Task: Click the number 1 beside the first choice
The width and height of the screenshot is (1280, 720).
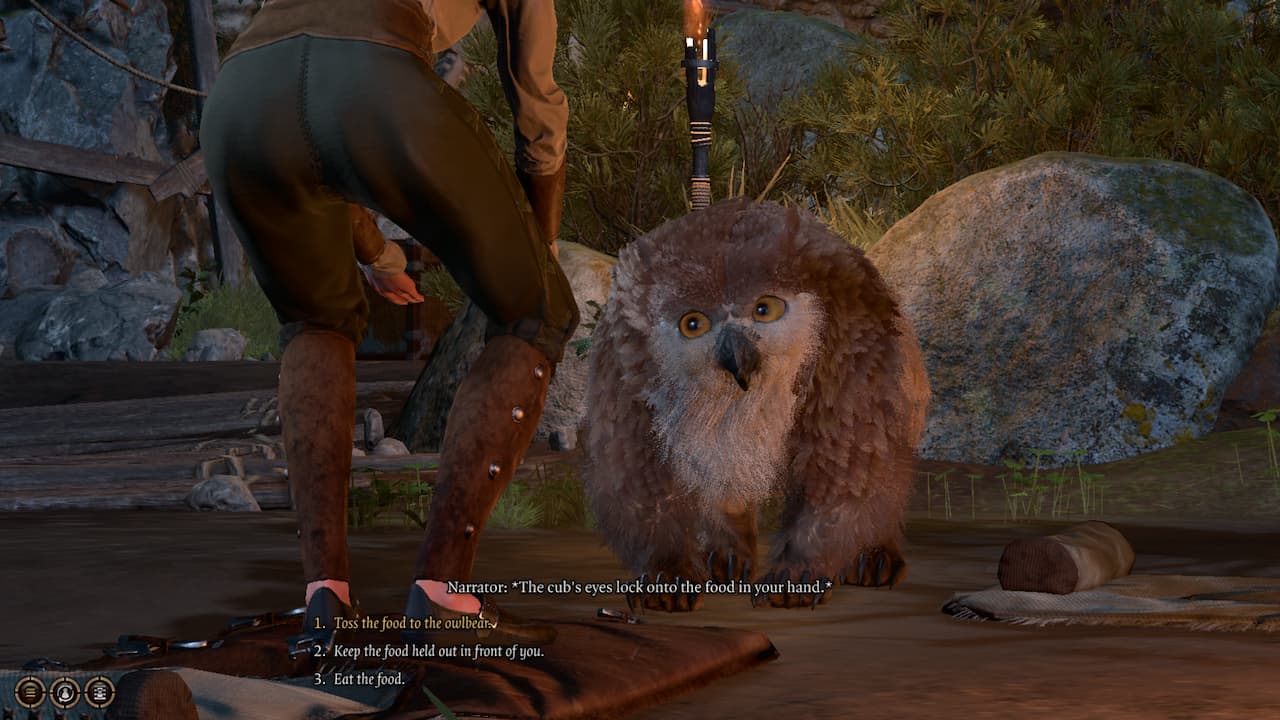Action: [320, 621]
